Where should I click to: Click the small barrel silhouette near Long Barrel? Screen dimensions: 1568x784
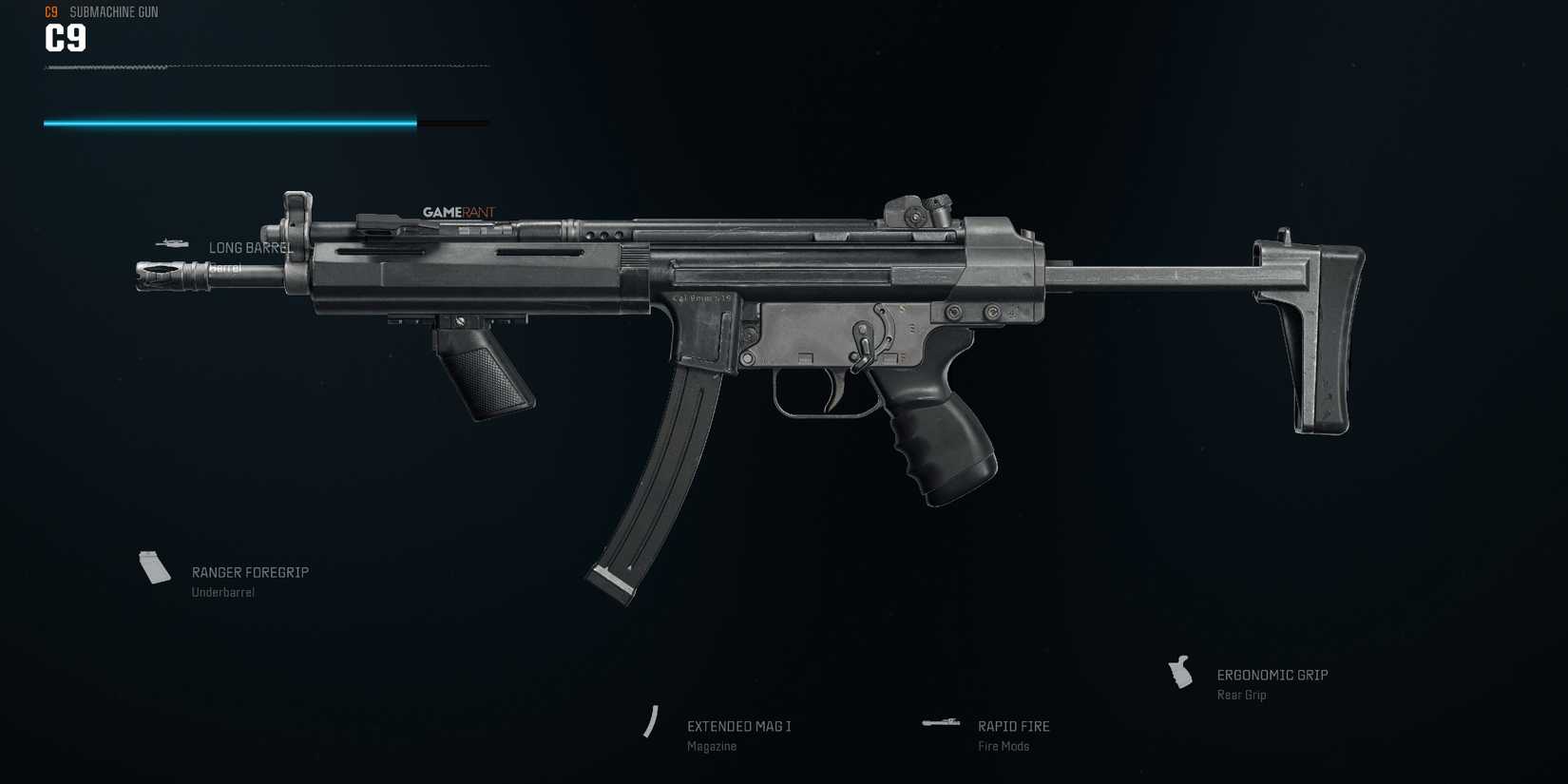[172, 243]
